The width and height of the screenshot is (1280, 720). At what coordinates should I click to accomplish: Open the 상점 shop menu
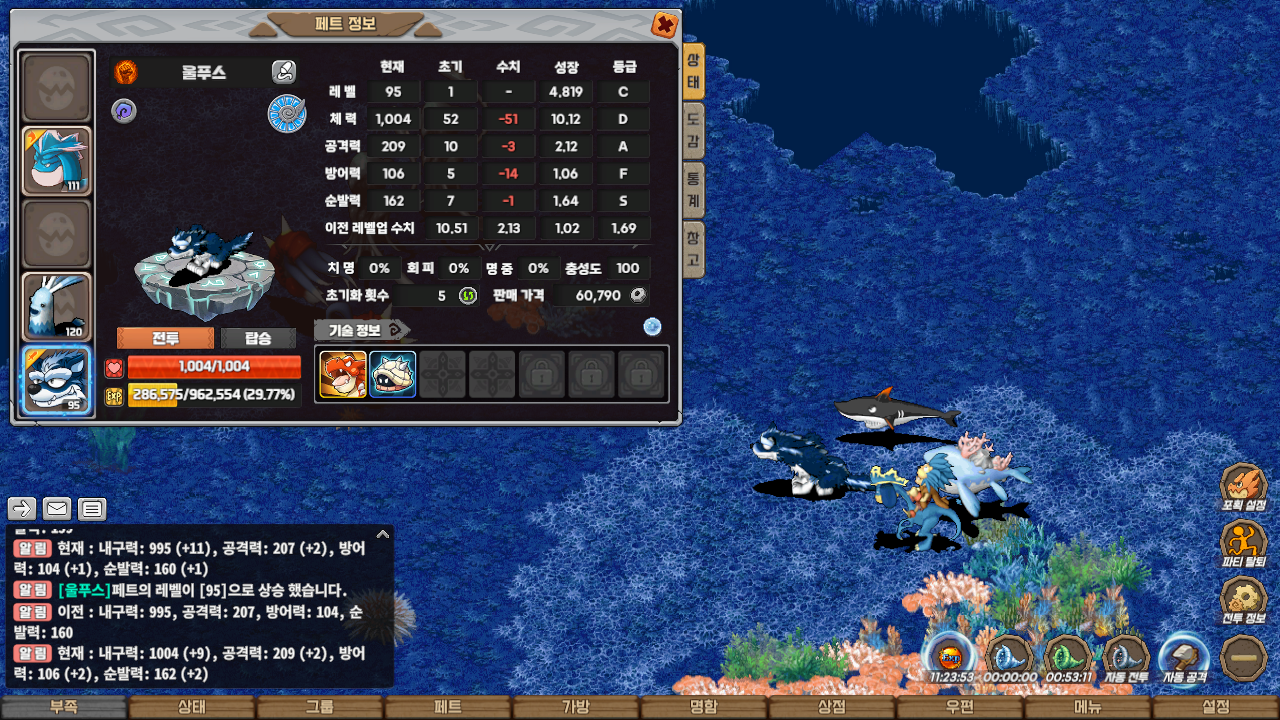(832, 707)
